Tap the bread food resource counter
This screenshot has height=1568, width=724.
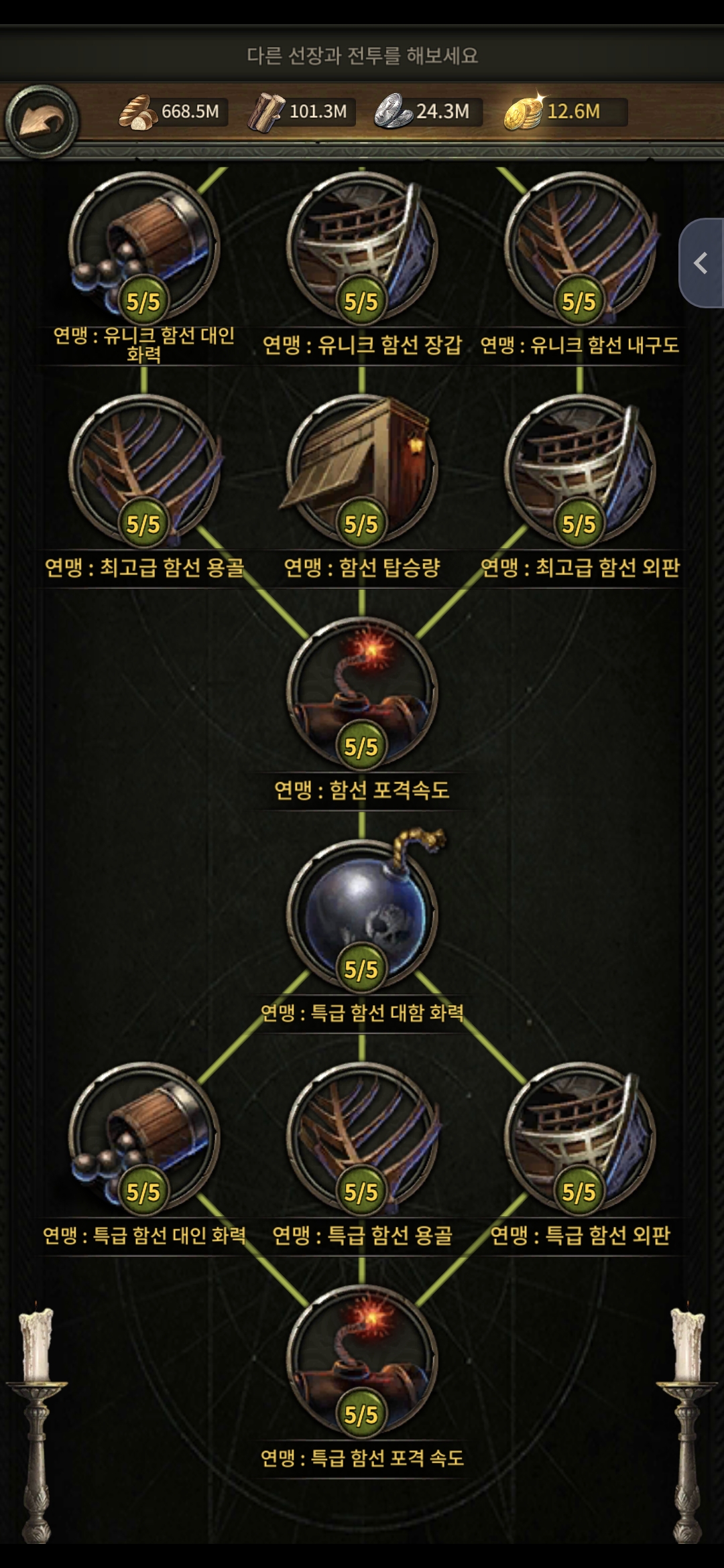[173, 112]
